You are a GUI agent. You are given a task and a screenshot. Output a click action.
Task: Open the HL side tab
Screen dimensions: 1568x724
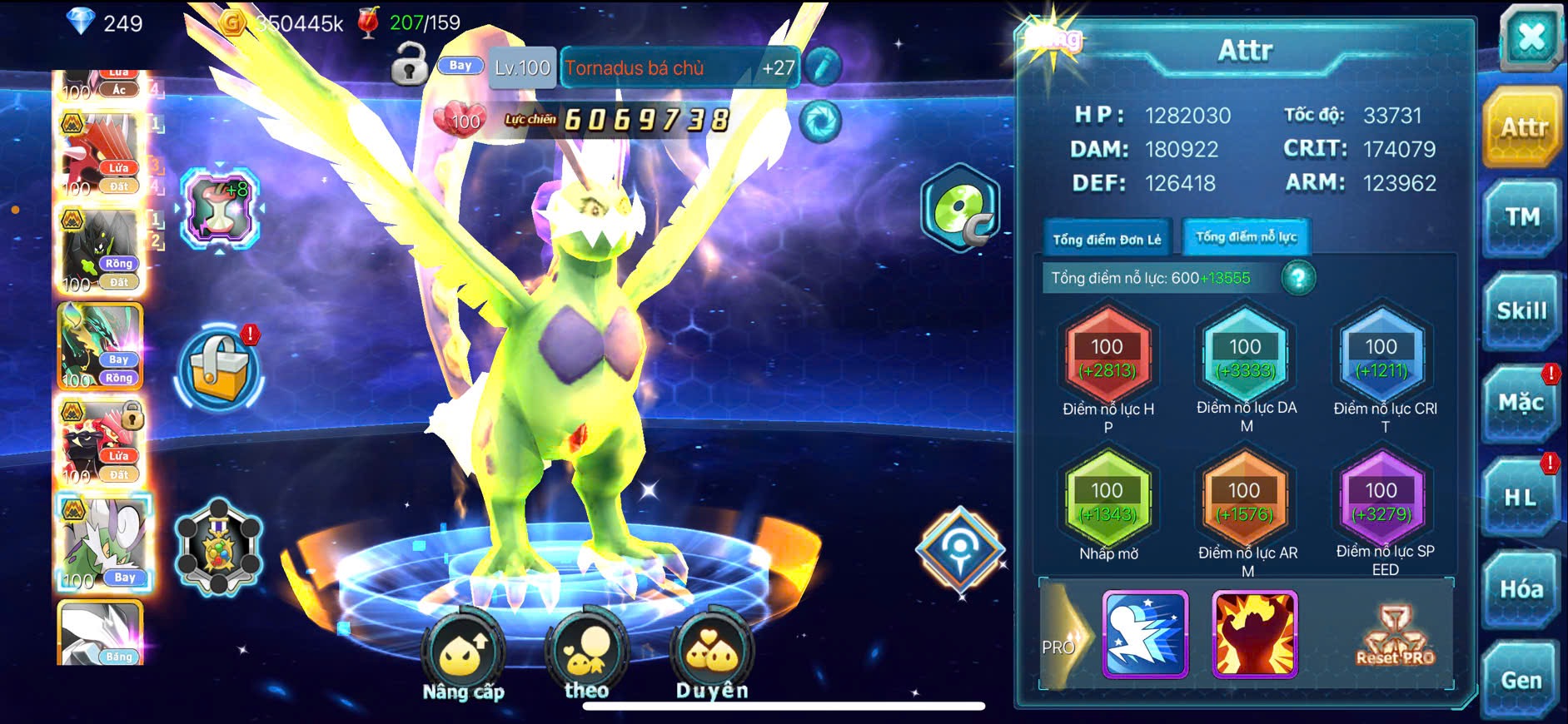click(1521, 498)
